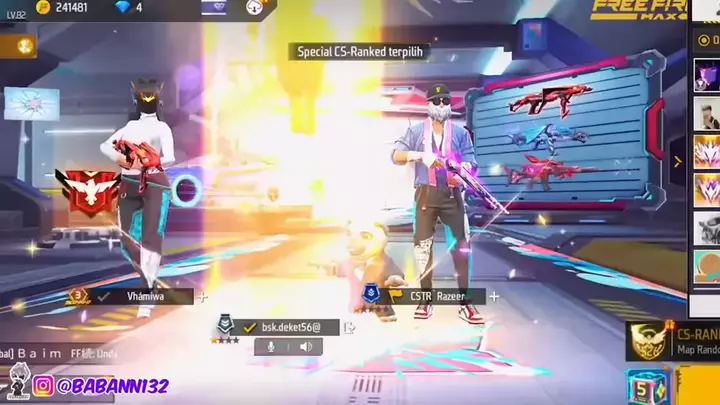Open the purple diamond voucher icon

215,7
